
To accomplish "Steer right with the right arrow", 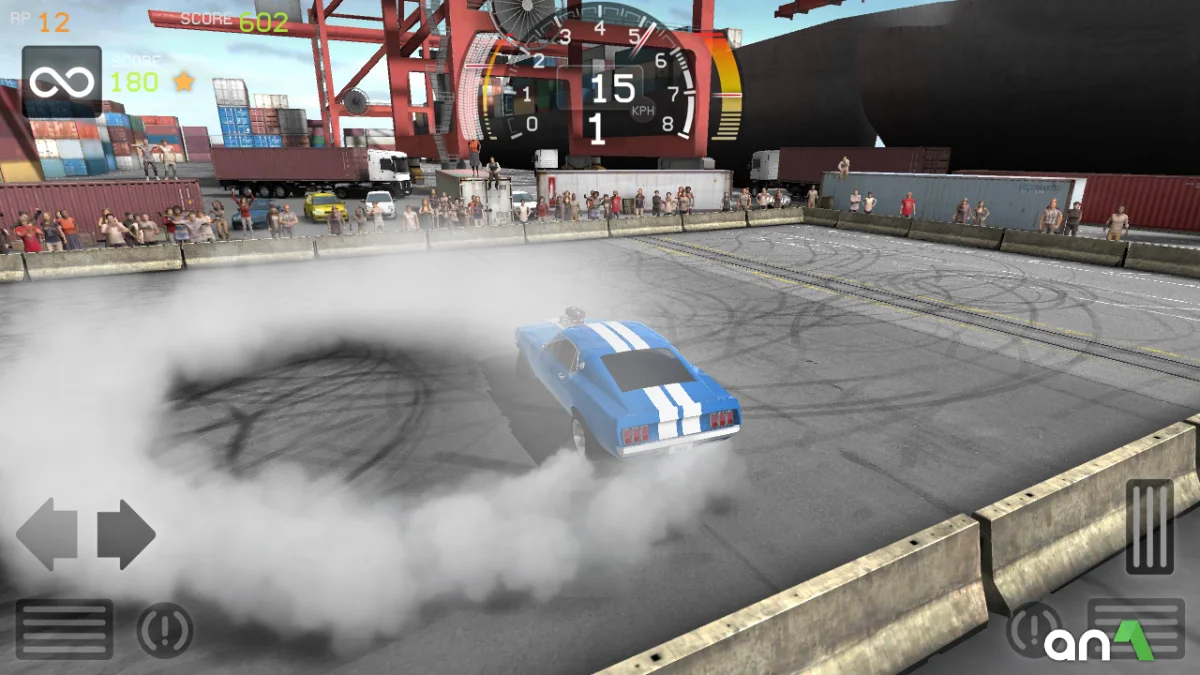I will (x=126, y=535).
